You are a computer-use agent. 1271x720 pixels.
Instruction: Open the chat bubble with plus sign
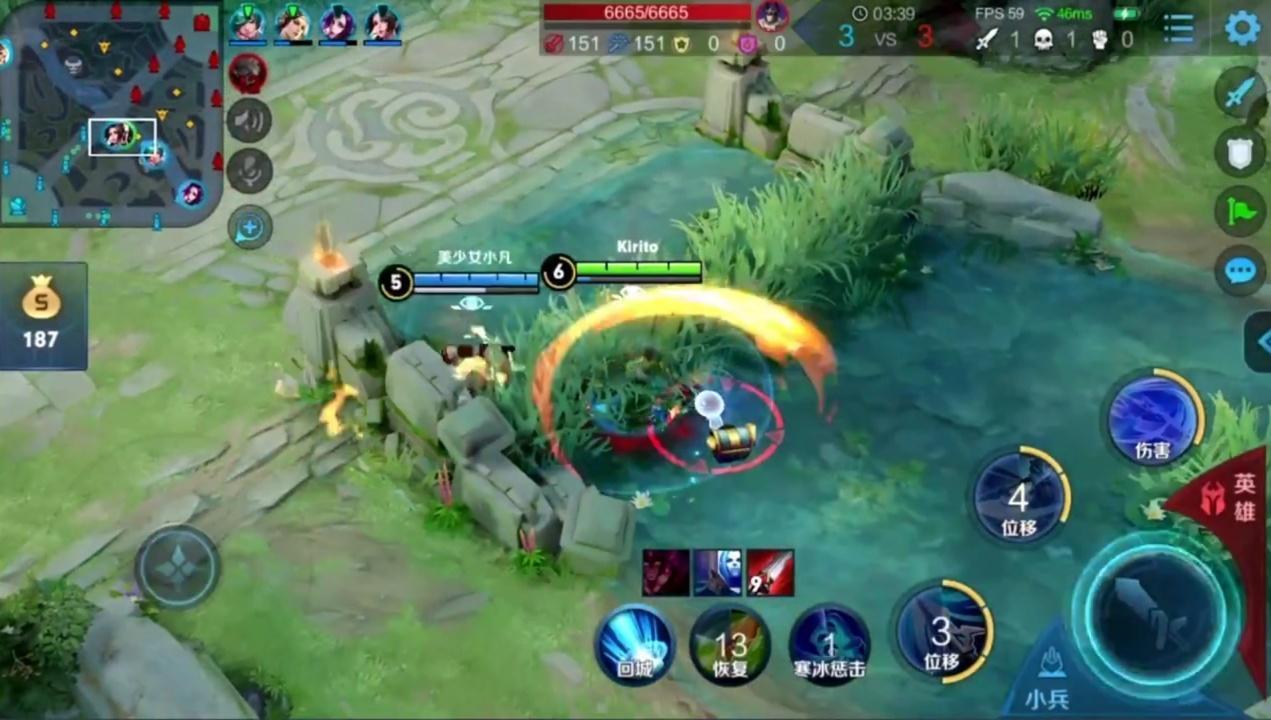coord(249,228)
